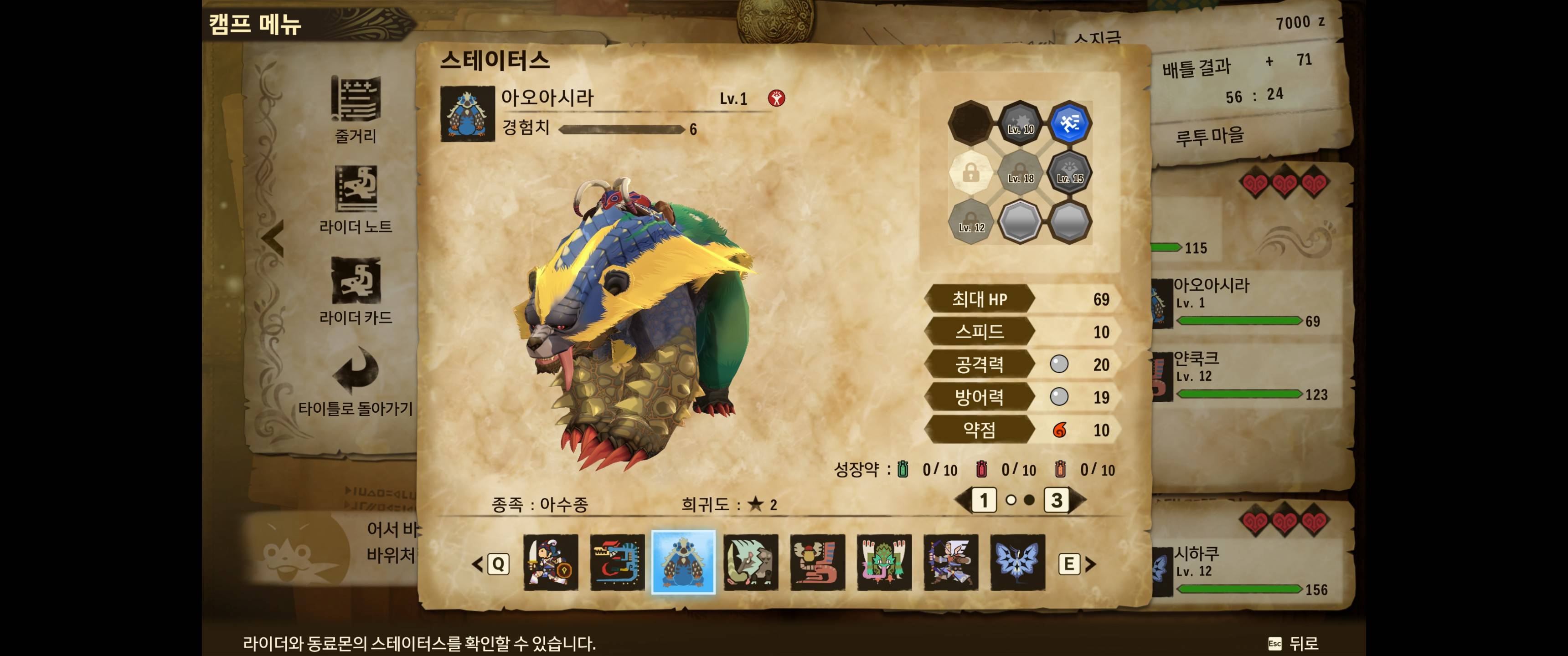Image resolution: width=1568 pixels, height=656 pixels.
Task: Select the Lv. 12 padlocked gene slot
Action: click(x=971, y=221)
